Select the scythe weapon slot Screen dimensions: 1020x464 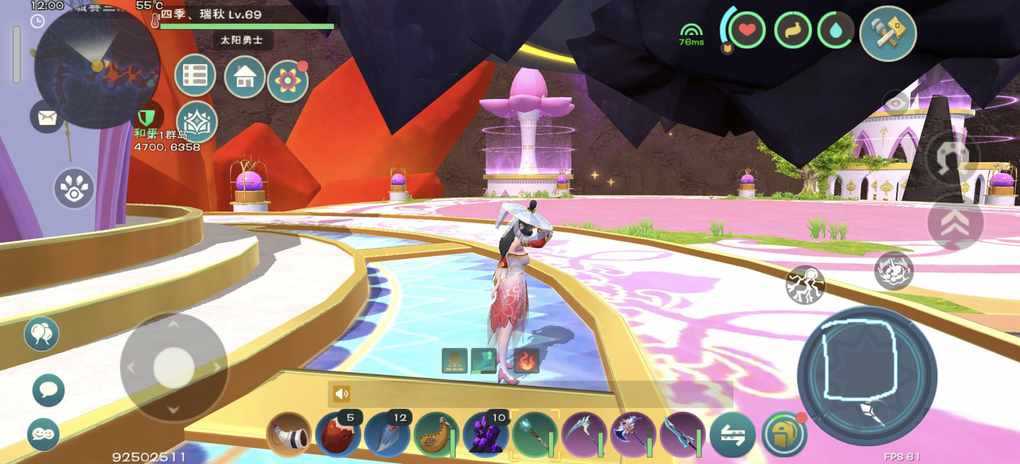coord(584,435)
